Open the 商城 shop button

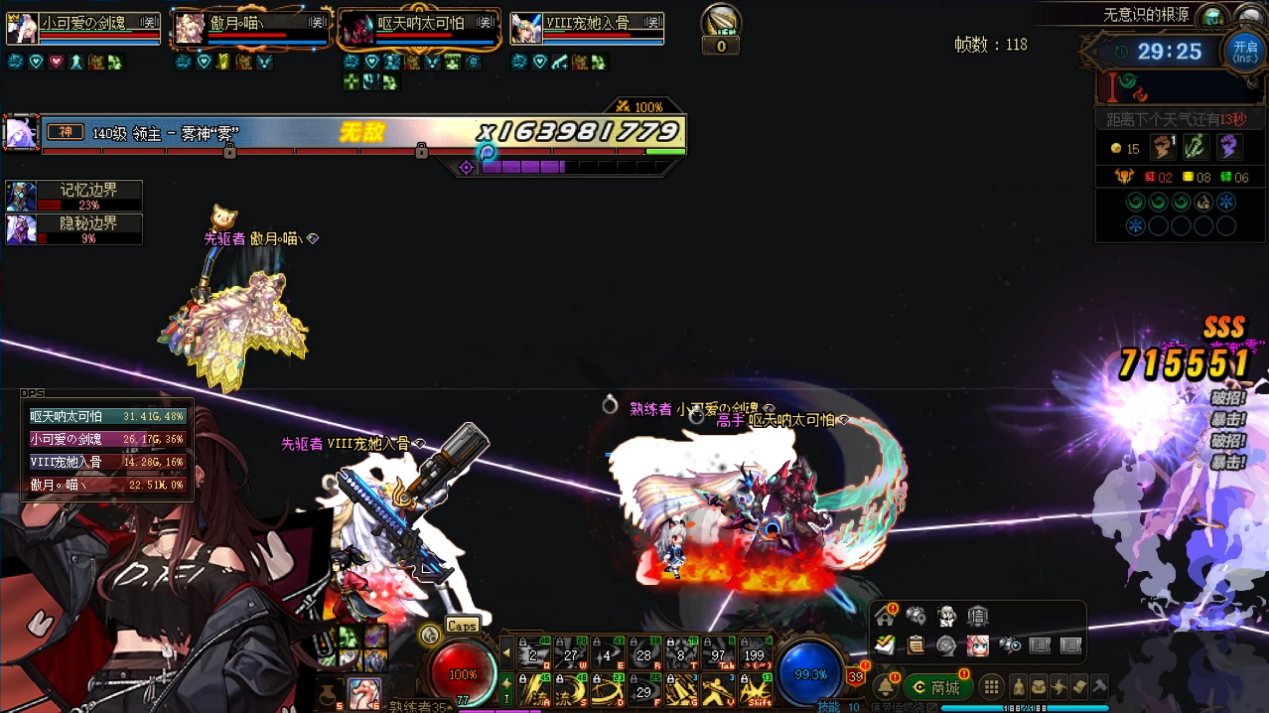pos(937,687)
